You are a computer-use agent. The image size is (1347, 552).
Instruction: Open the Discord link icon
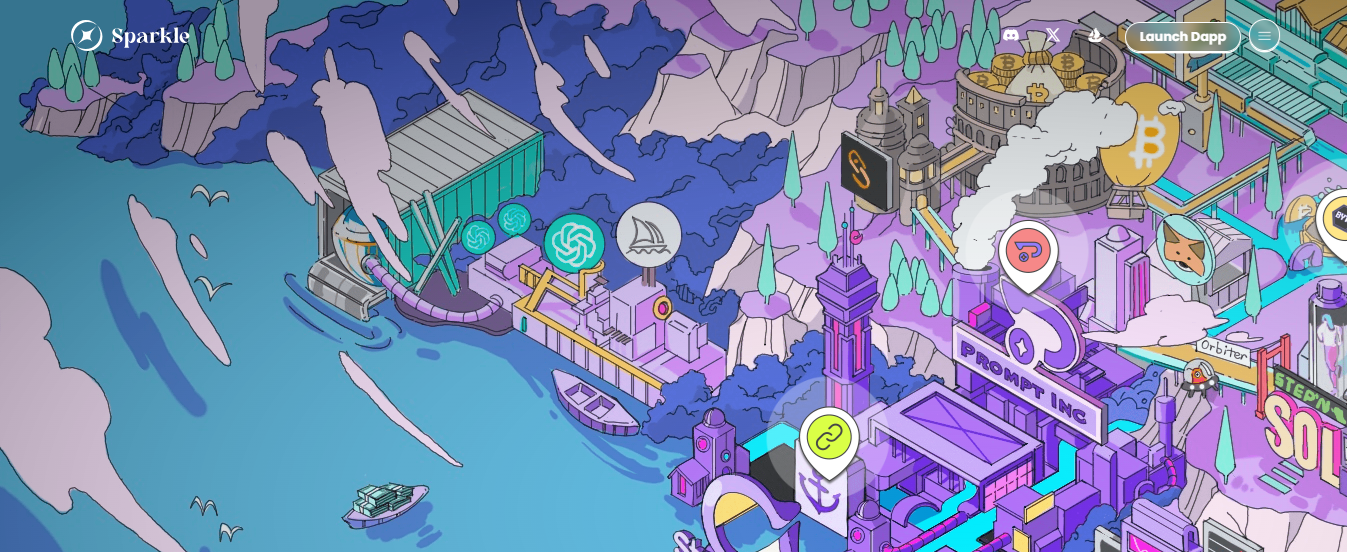tap(1011, 36)
